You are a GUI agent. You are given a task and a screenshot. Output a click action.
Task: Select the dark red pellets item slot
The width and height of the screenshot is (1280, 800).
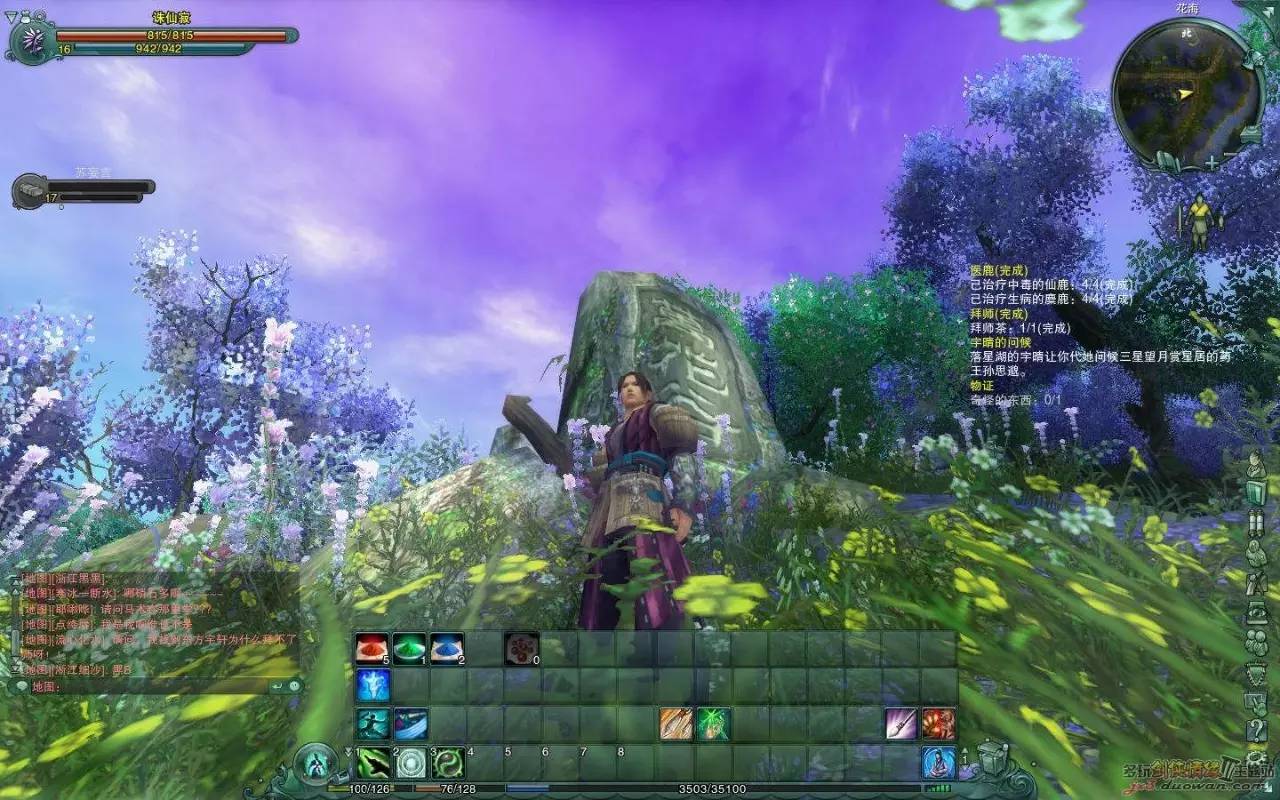(521, 649)
